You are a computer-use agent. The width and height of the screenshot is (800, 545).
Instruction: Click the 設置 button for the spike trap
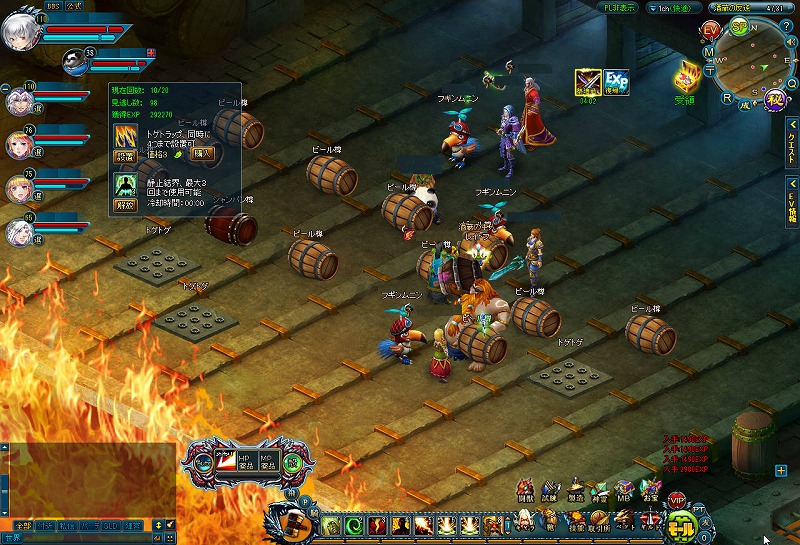tap(125, 157)
